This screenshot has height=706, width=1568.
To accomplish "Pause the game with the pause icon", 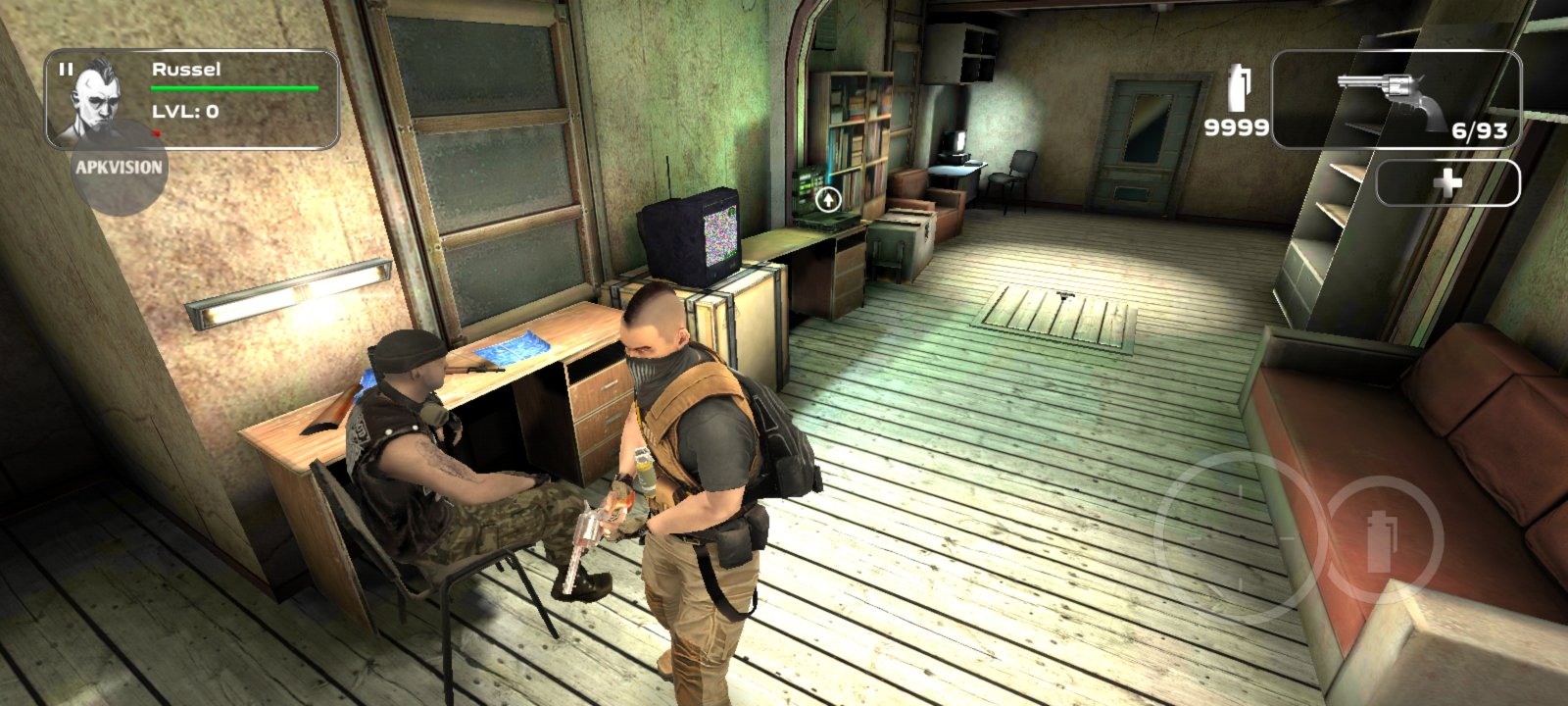I will pyautogui.click(x=66, y=70).
